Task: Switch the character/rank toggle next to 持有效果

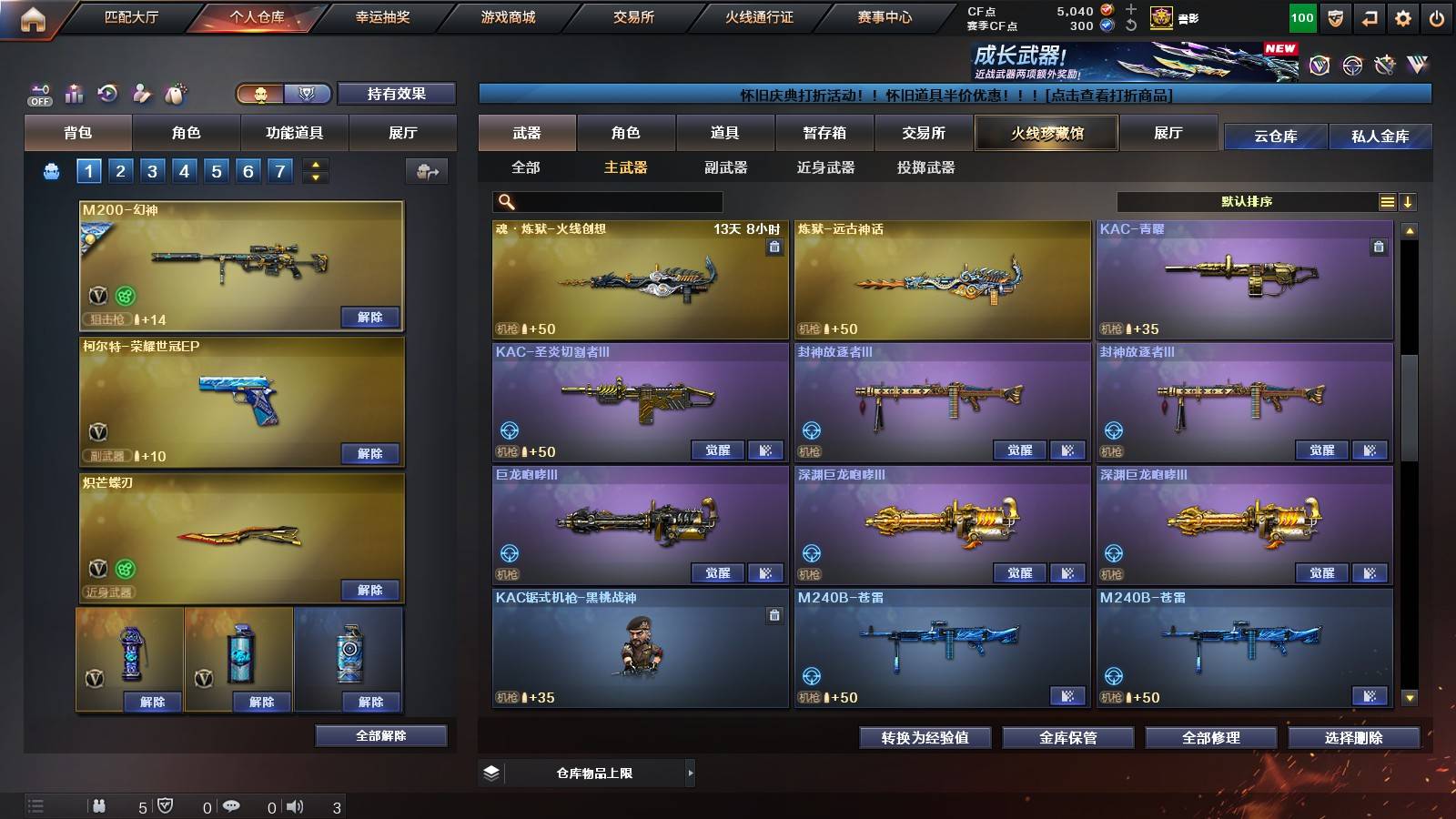Action: 282,94
